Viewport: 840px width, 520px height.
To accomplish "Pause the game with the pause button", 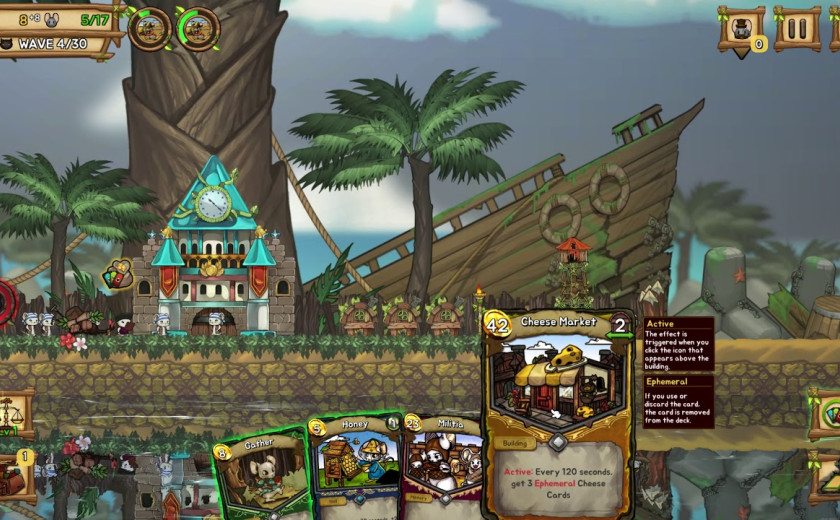I will click(797, 28).
